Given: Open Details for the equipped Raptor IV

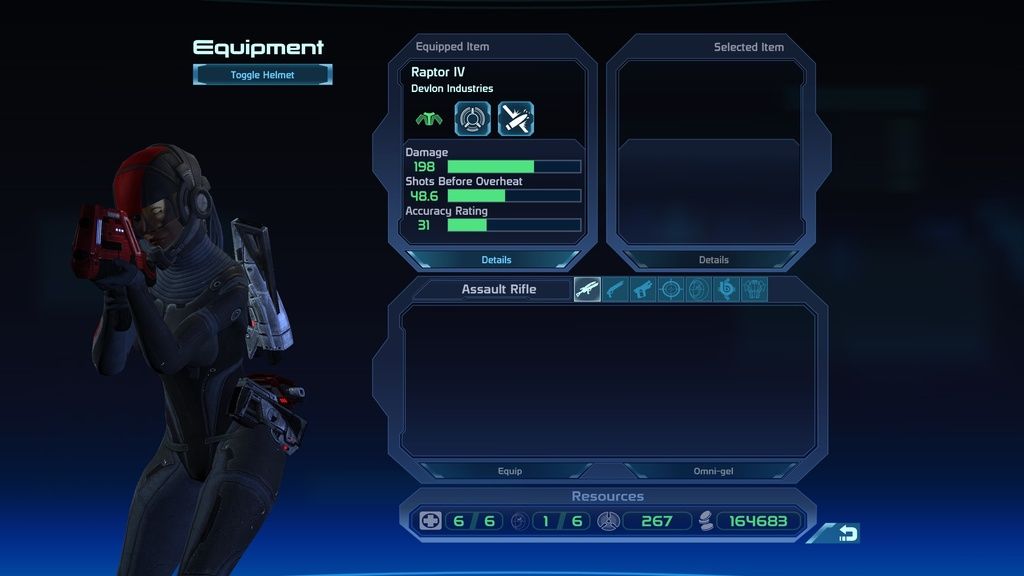Looking at the screenshot, I should (496, 260).
